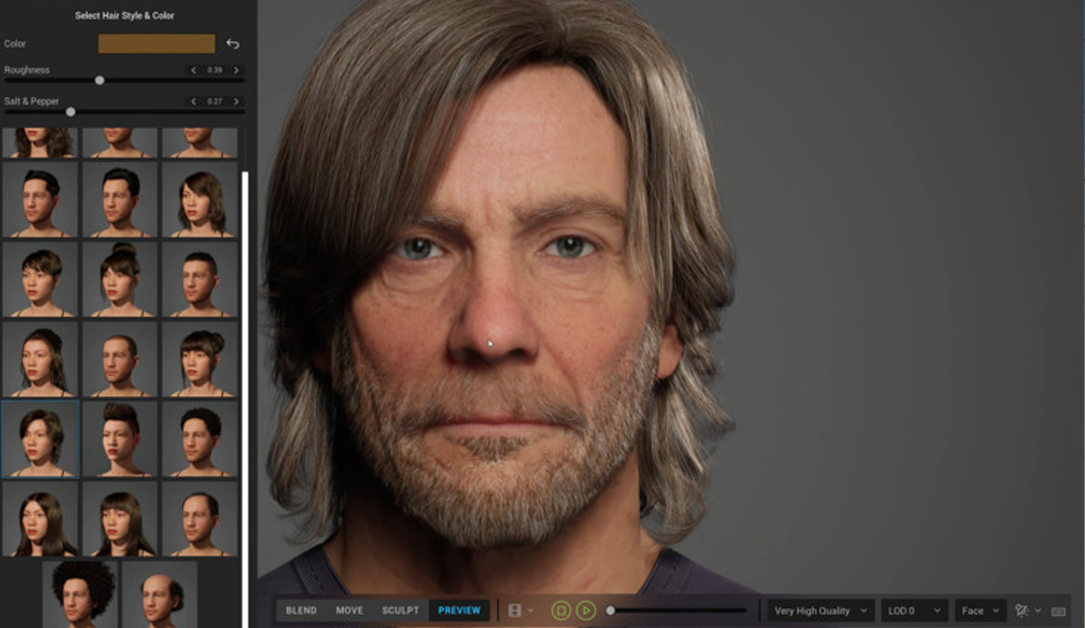
Task: Open the hair color swatch
Action: click(x=156, y=44)
